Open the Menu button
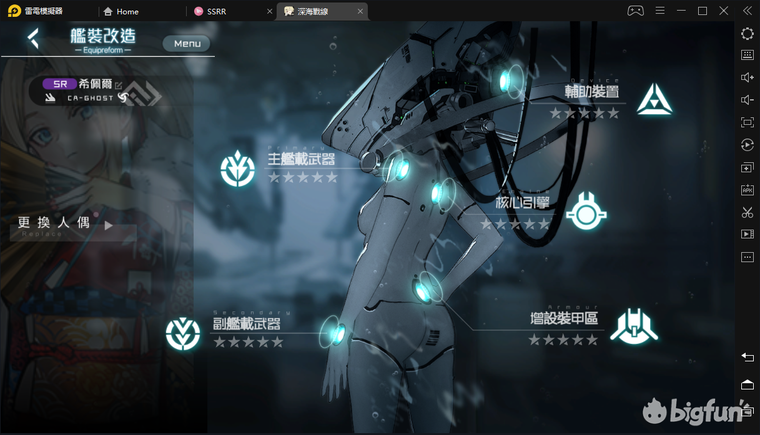Screen dimensions: 760x435 [x=187, y=43]
